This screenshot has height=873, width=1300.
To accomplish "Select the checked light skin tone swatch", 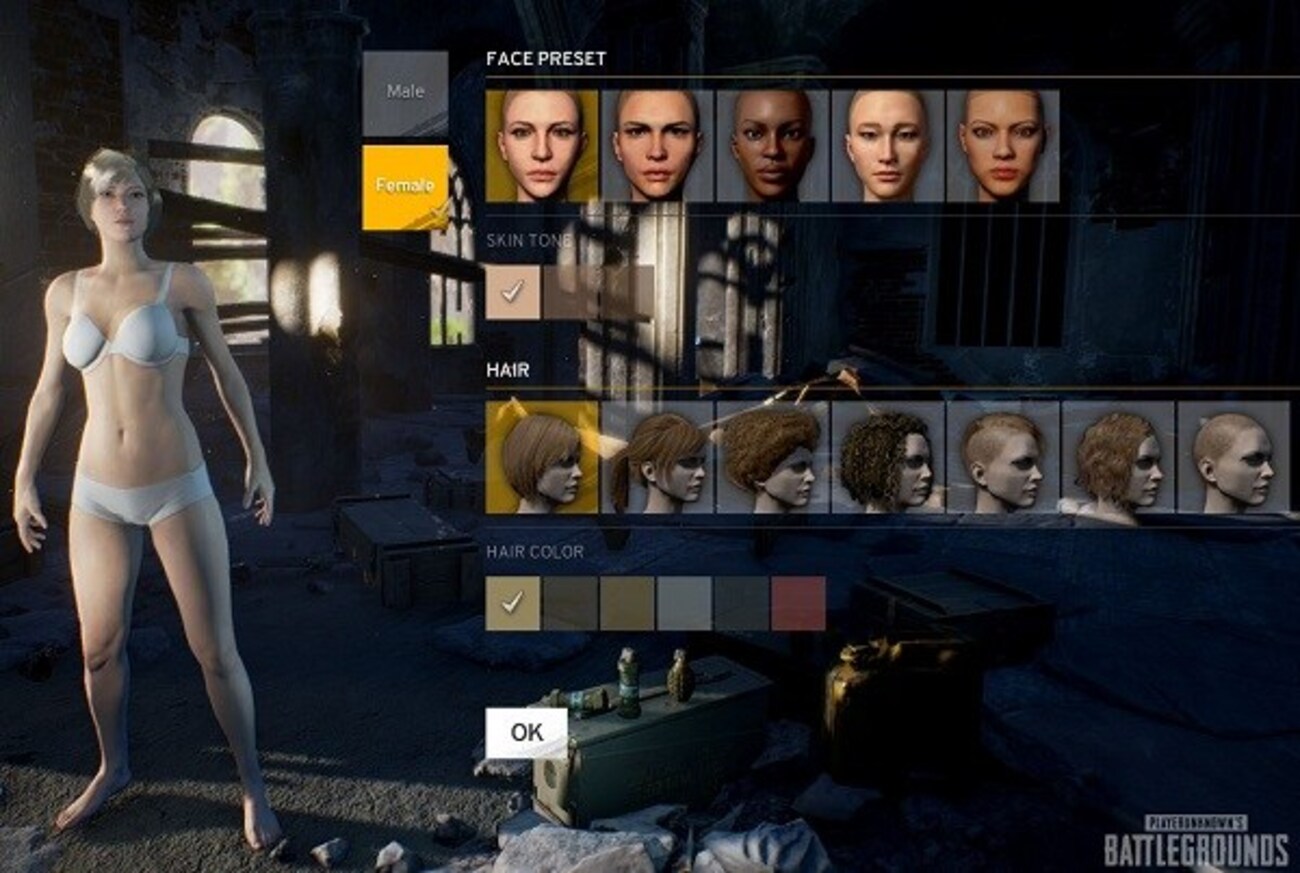I will click(x=513, y=292).
